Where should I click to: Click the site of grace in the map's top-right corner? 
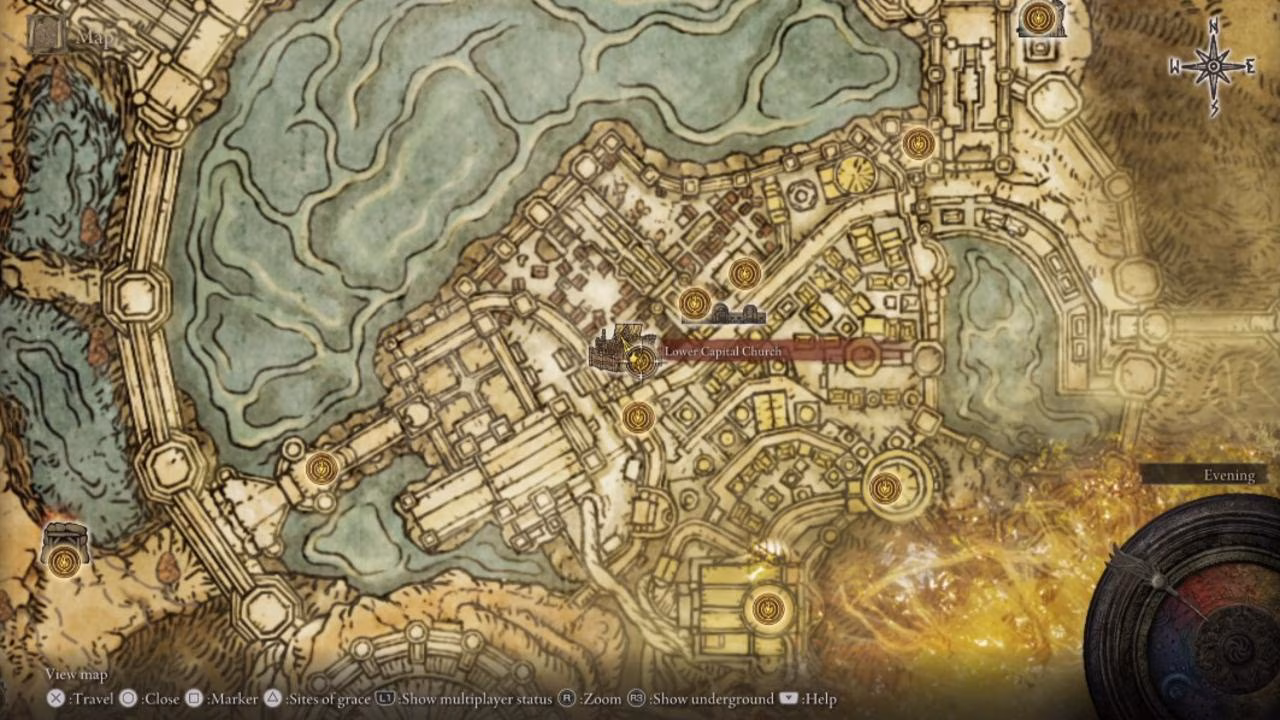(1040, 17)
